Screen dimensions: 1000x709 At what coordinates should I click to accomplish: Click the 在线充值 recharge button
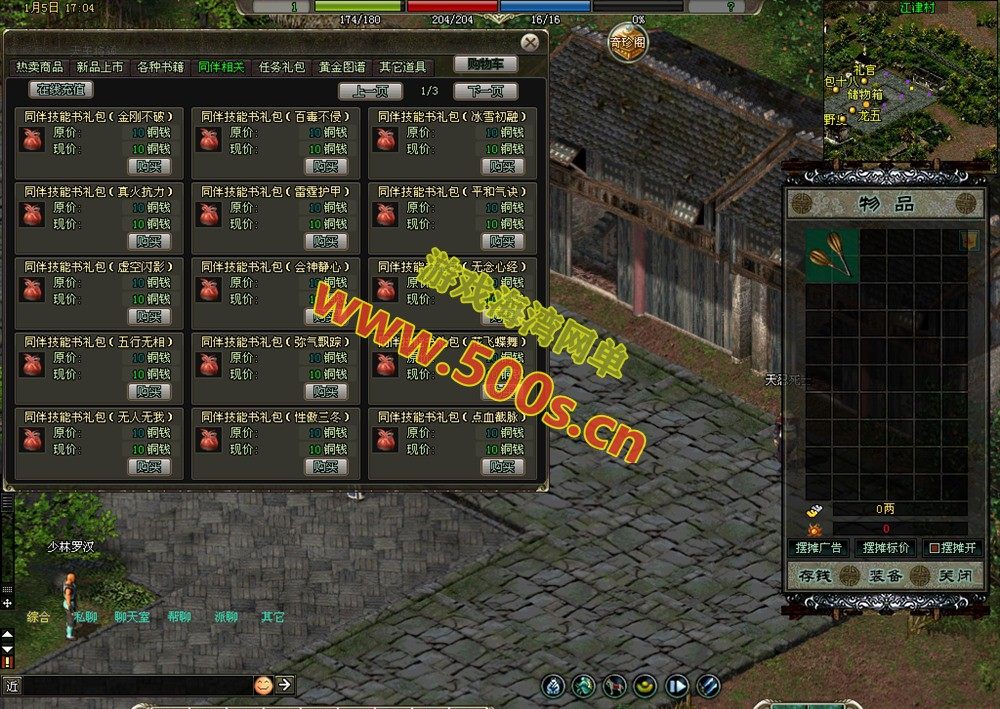pos(62,90)
